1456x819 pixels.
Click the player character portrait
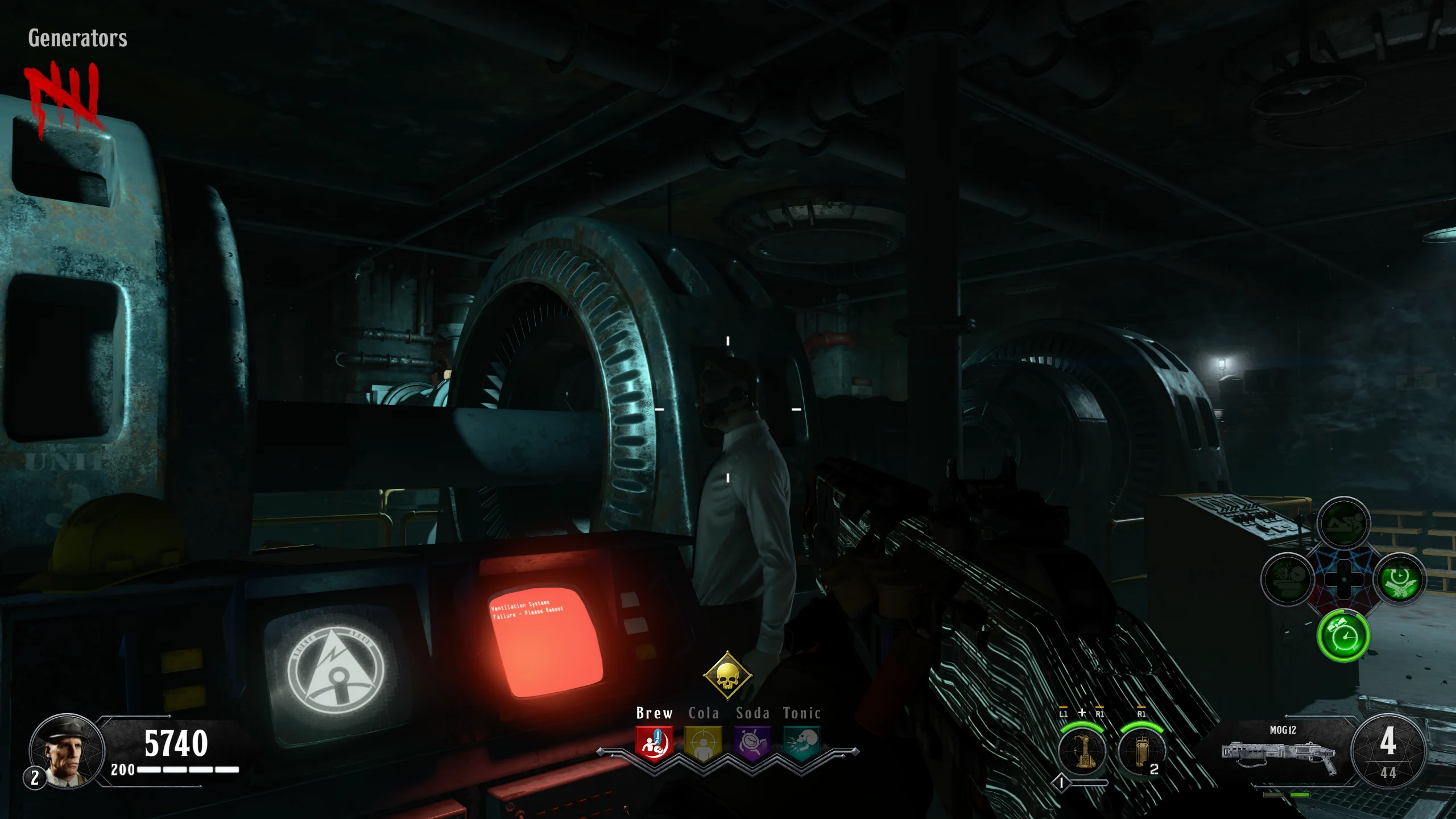coord(67,751)
